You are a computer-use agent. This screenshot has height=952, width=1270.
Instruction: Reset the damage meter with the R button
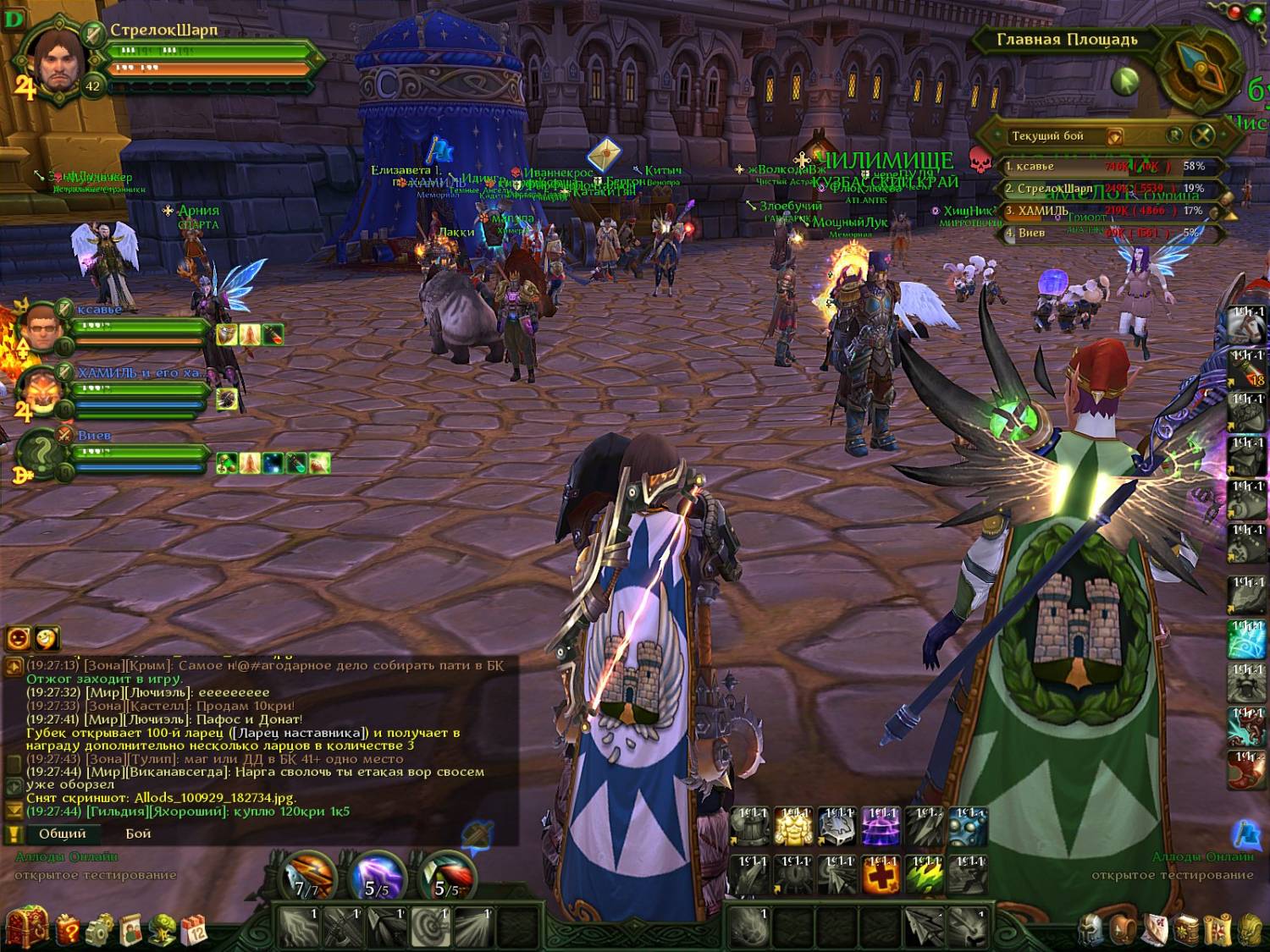(x=1174, y=135)
